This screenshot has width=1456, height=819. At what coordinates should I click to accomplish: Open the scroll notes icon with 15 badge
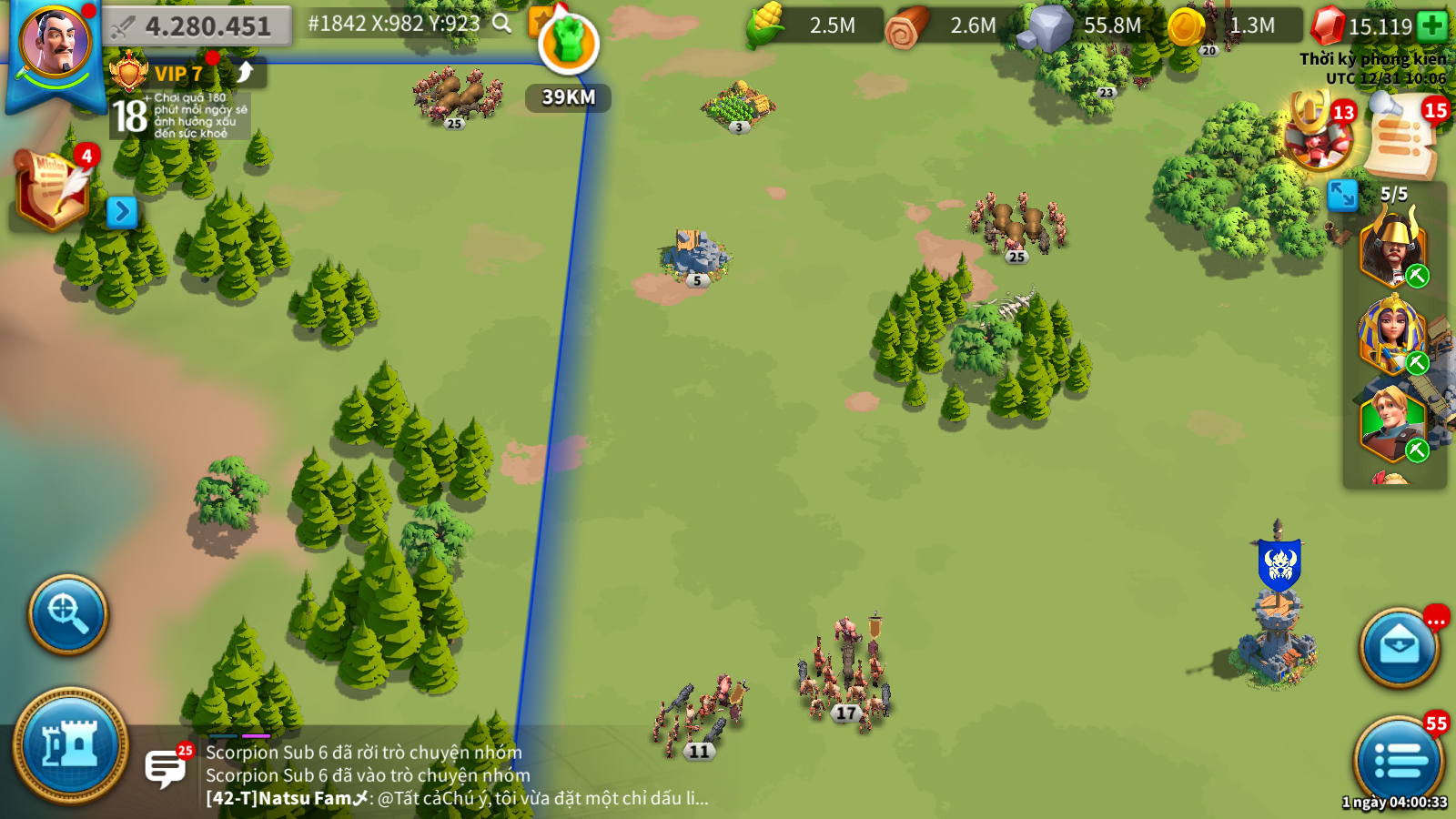tap(1403, 138)
